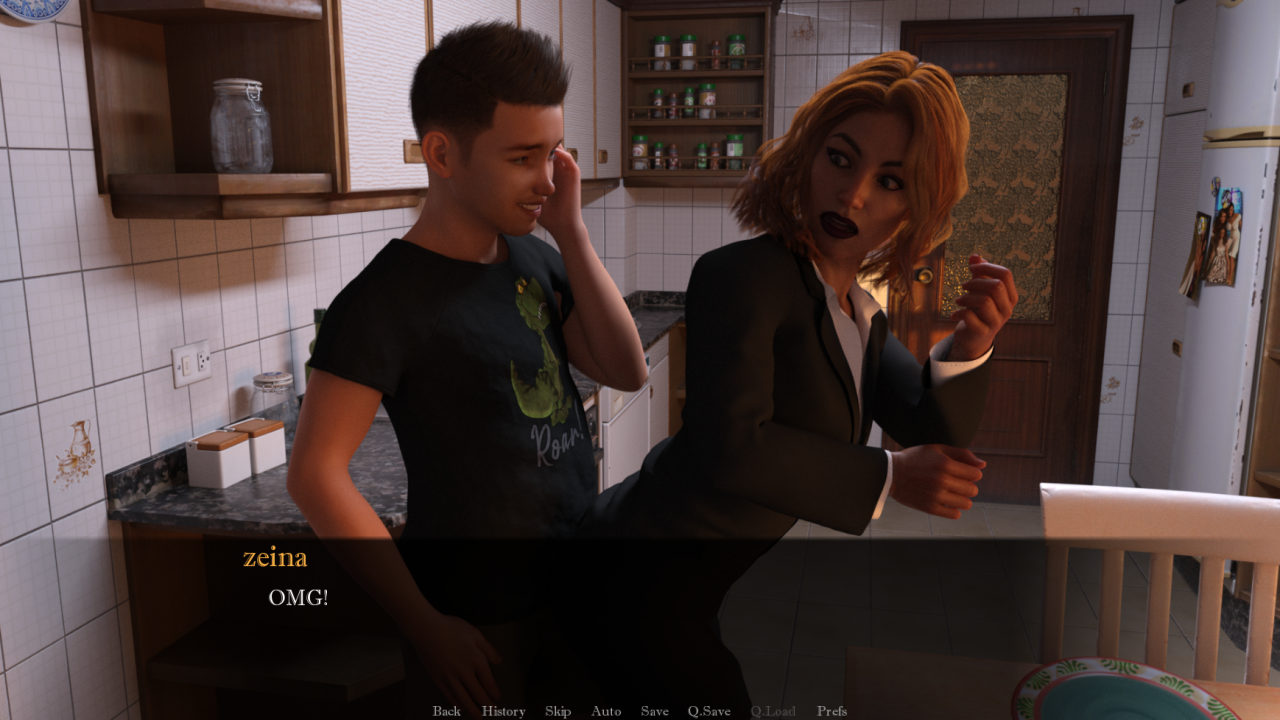Go back one dialogue line

click(446, 711)
